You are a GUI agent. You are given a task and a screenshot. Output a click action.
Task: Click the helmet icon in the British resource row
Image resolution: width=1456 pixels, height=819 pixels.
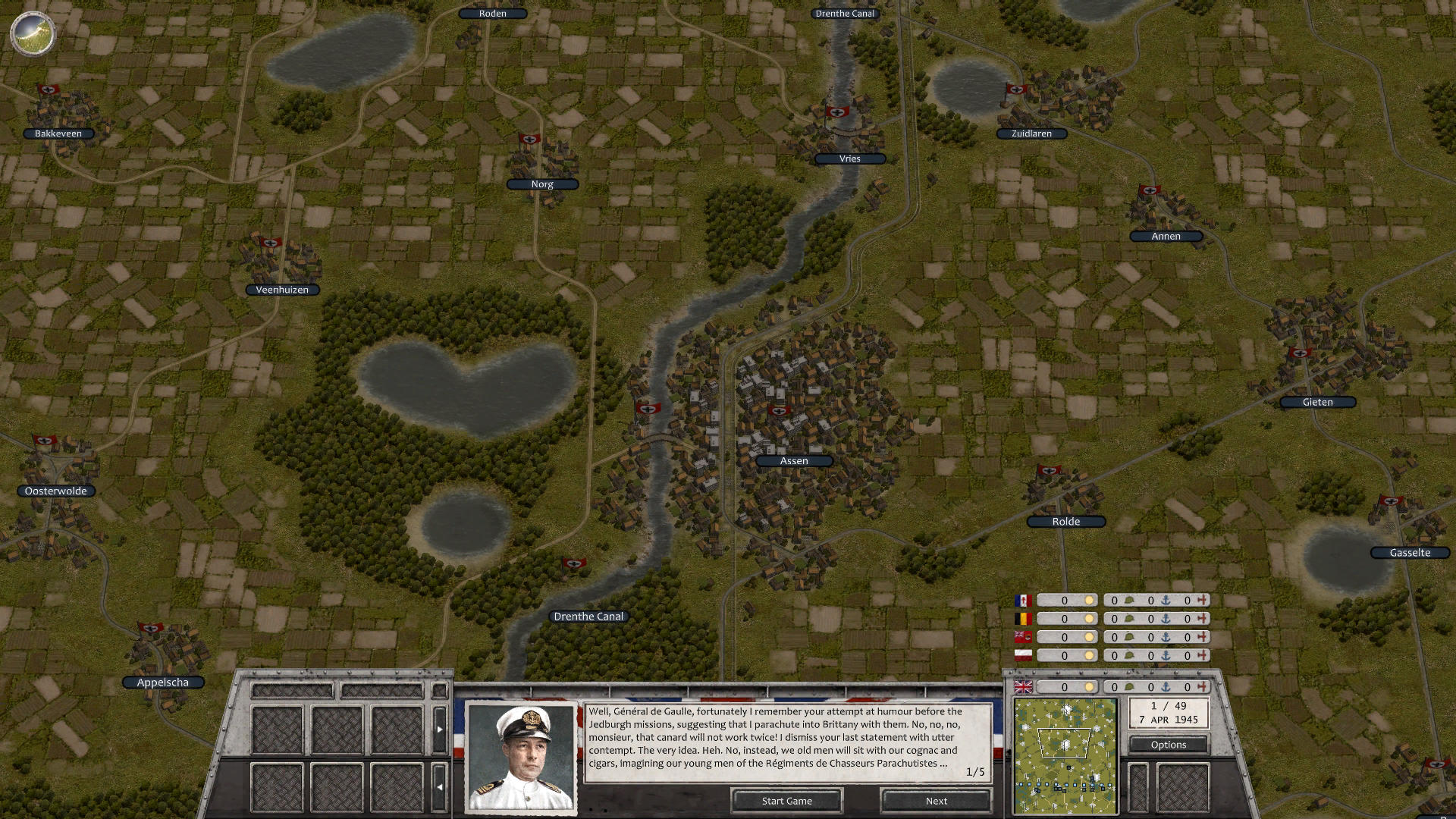tap(1130, 687)
